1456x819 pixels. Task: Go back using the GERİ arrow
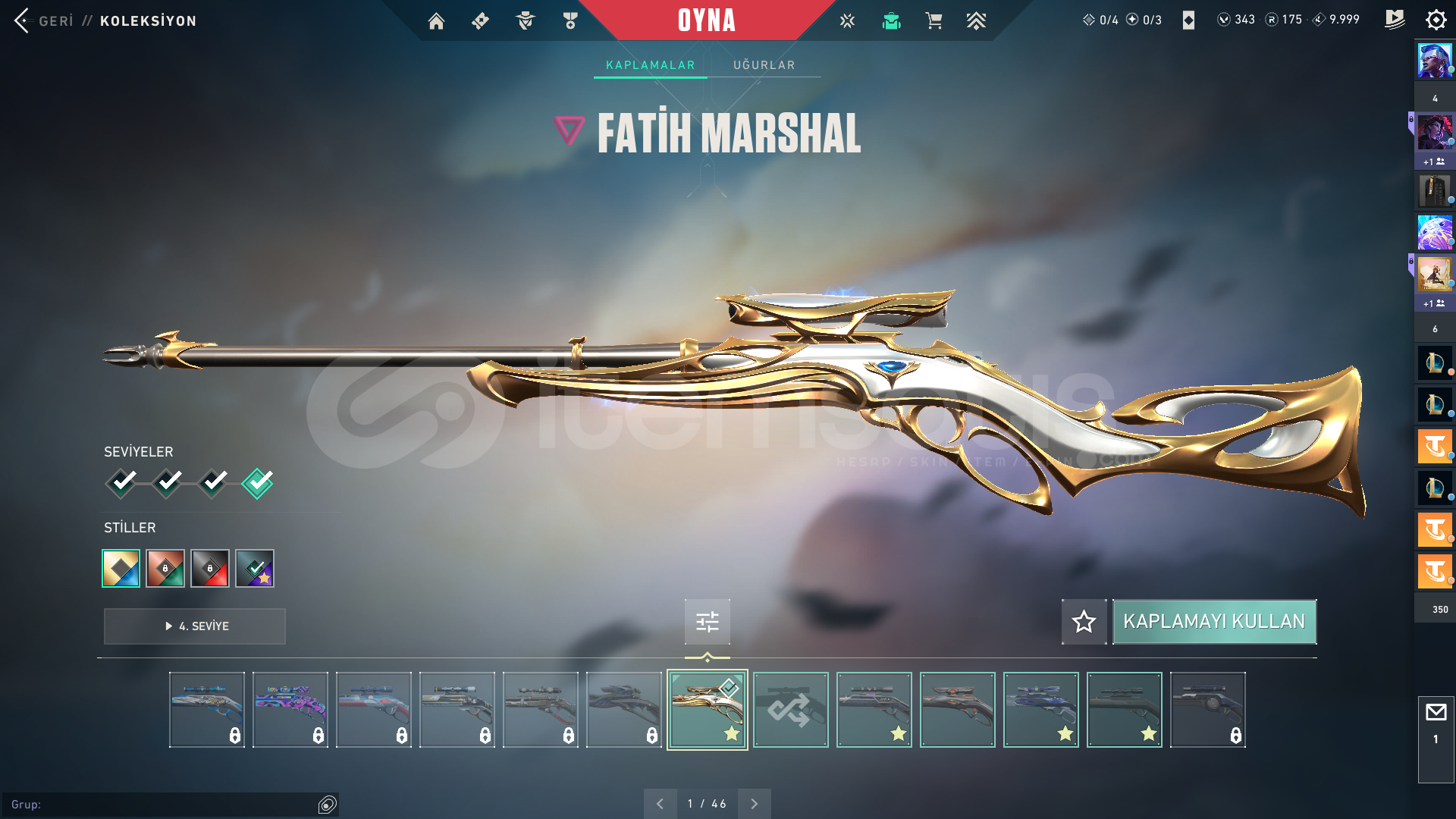click(23, 20)
